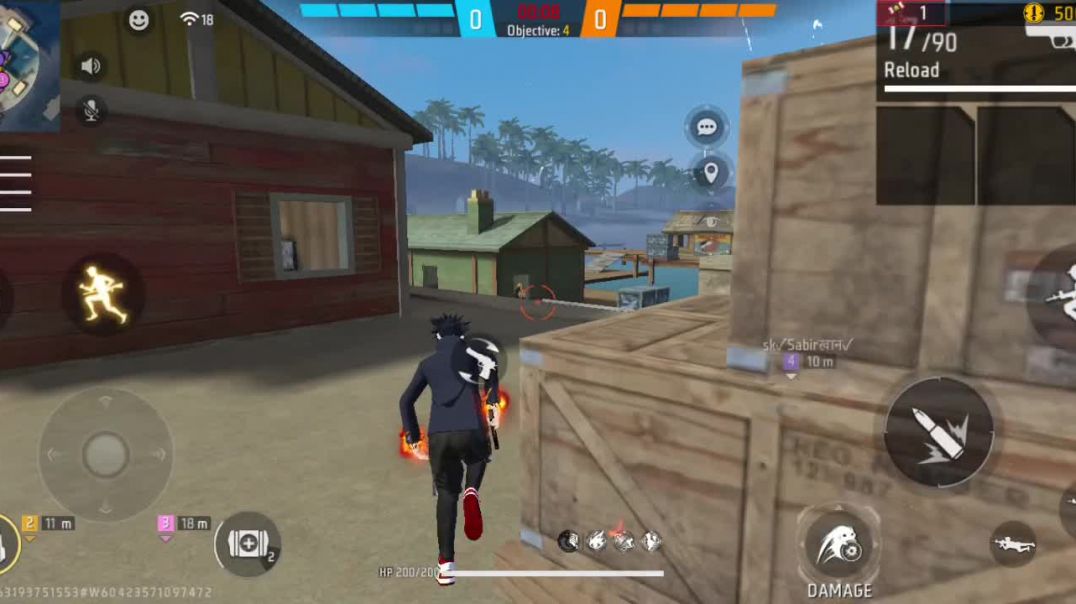
Task: Go prone with the lying figure button
Action: [1013, 544]
